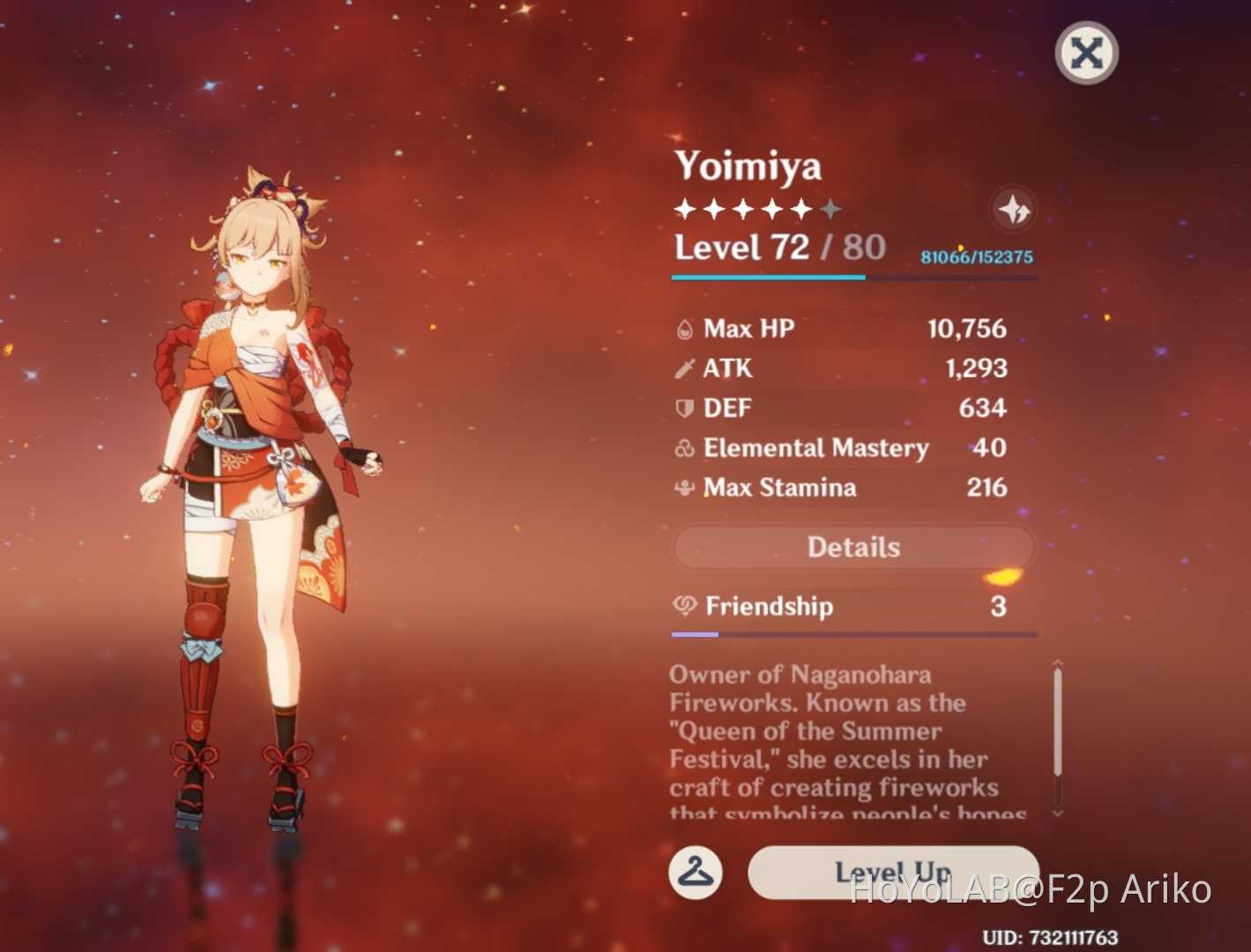Screen dimensions: 1251x952
Task: Click the fifth rarity star
Action: tap(801, 208)
